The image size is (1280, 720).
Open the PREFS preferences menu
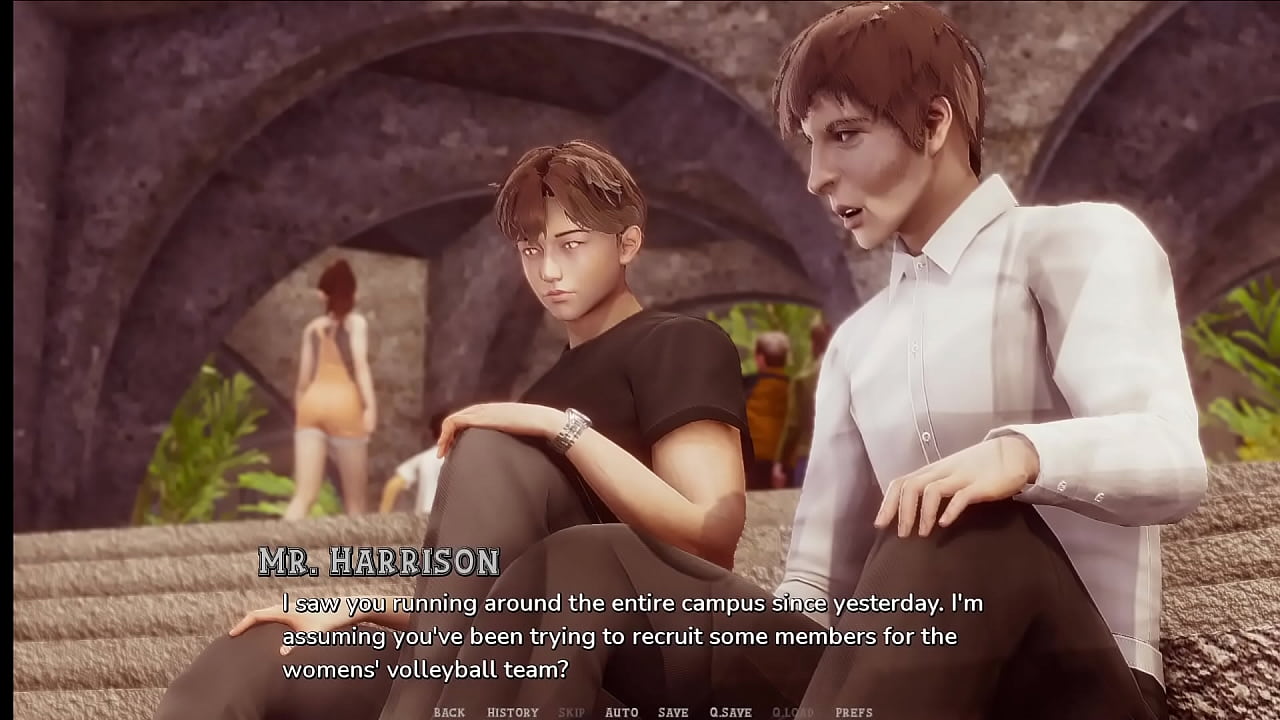[x=854, y=712]
